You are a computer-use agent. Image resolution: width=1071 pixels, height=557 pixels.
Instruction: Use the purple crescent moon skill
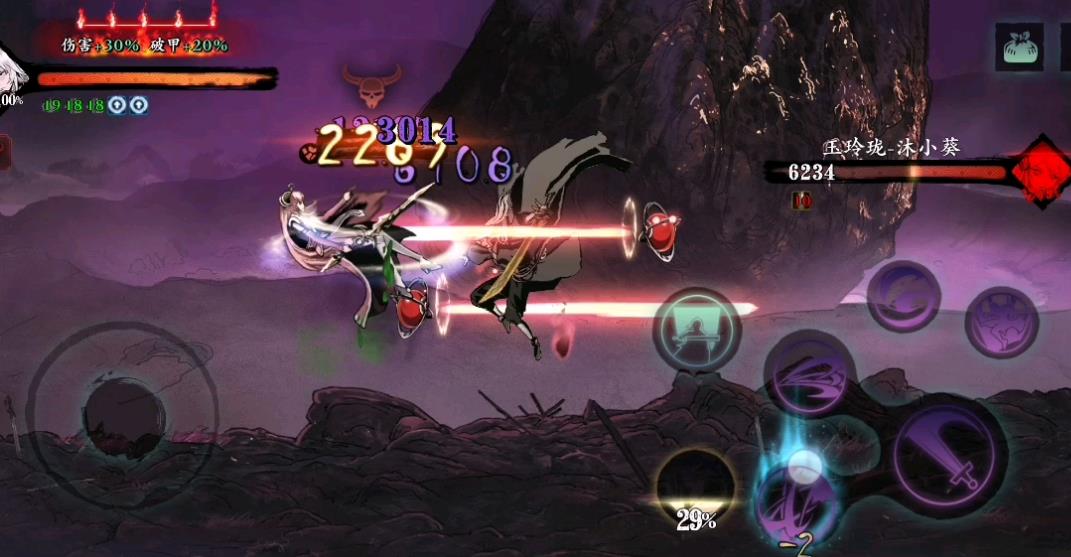click(x=902, y=295)
